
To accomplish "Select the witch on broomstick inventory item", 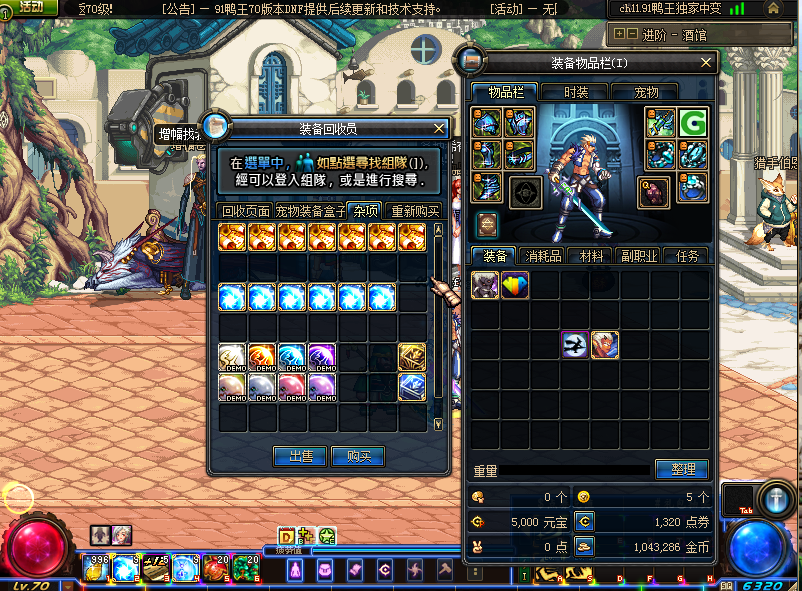I will tap(575, 345).
